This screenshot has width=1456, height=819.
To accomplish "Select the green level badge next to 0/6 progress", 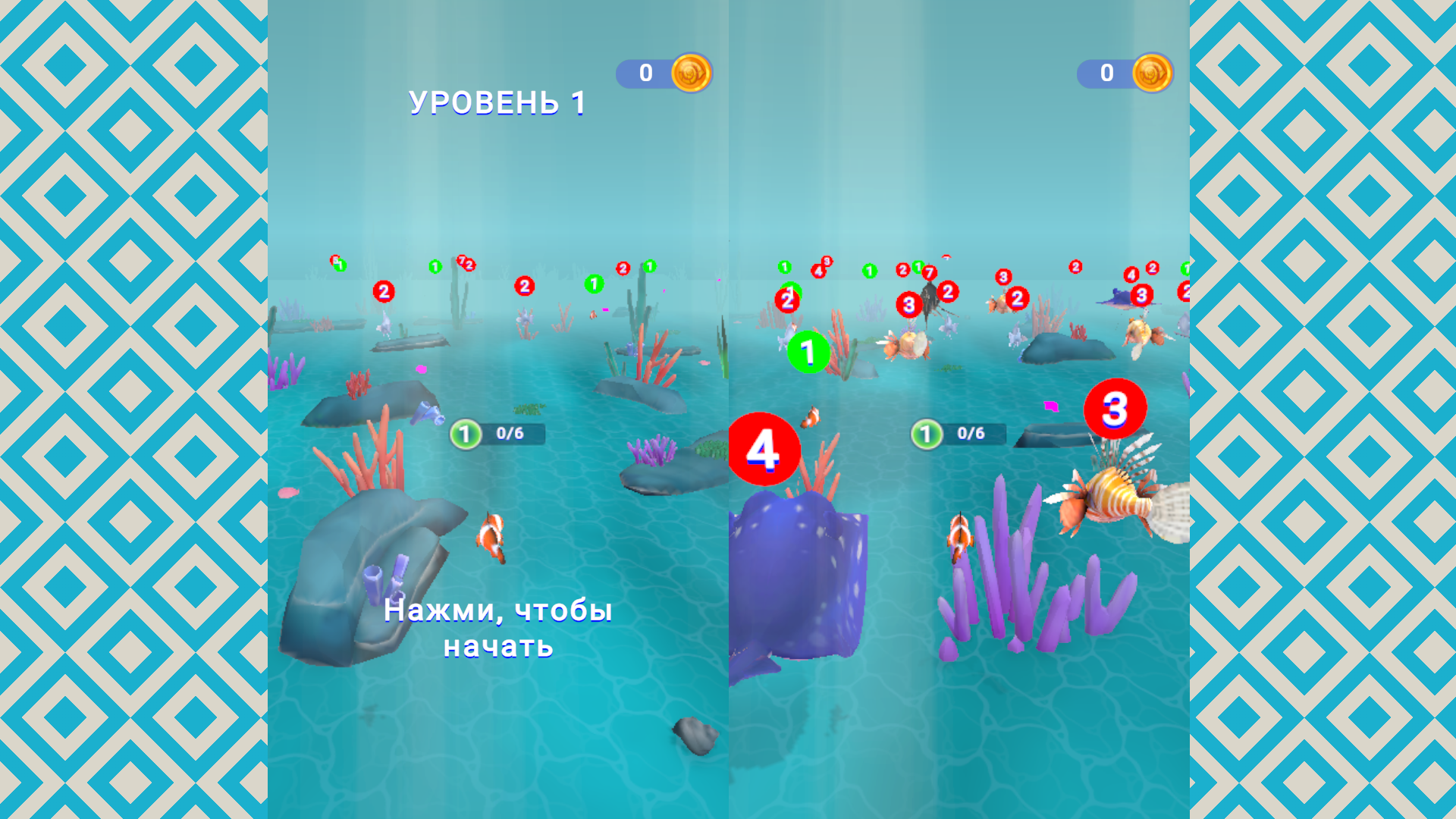I will coord(466,434).
